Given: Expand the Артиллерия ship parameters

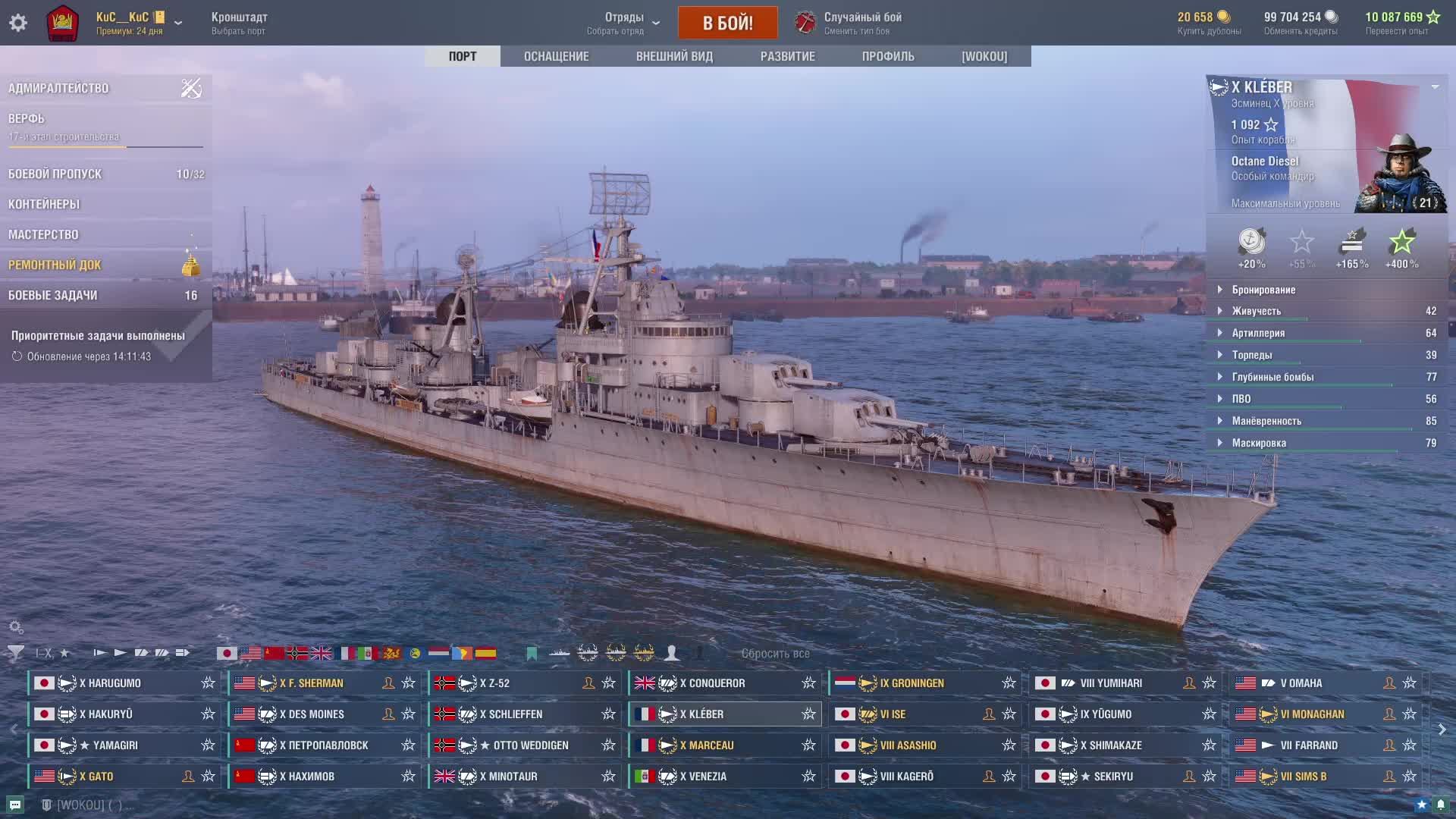Looking at the screenshot, I should [x=1258, y=333].
